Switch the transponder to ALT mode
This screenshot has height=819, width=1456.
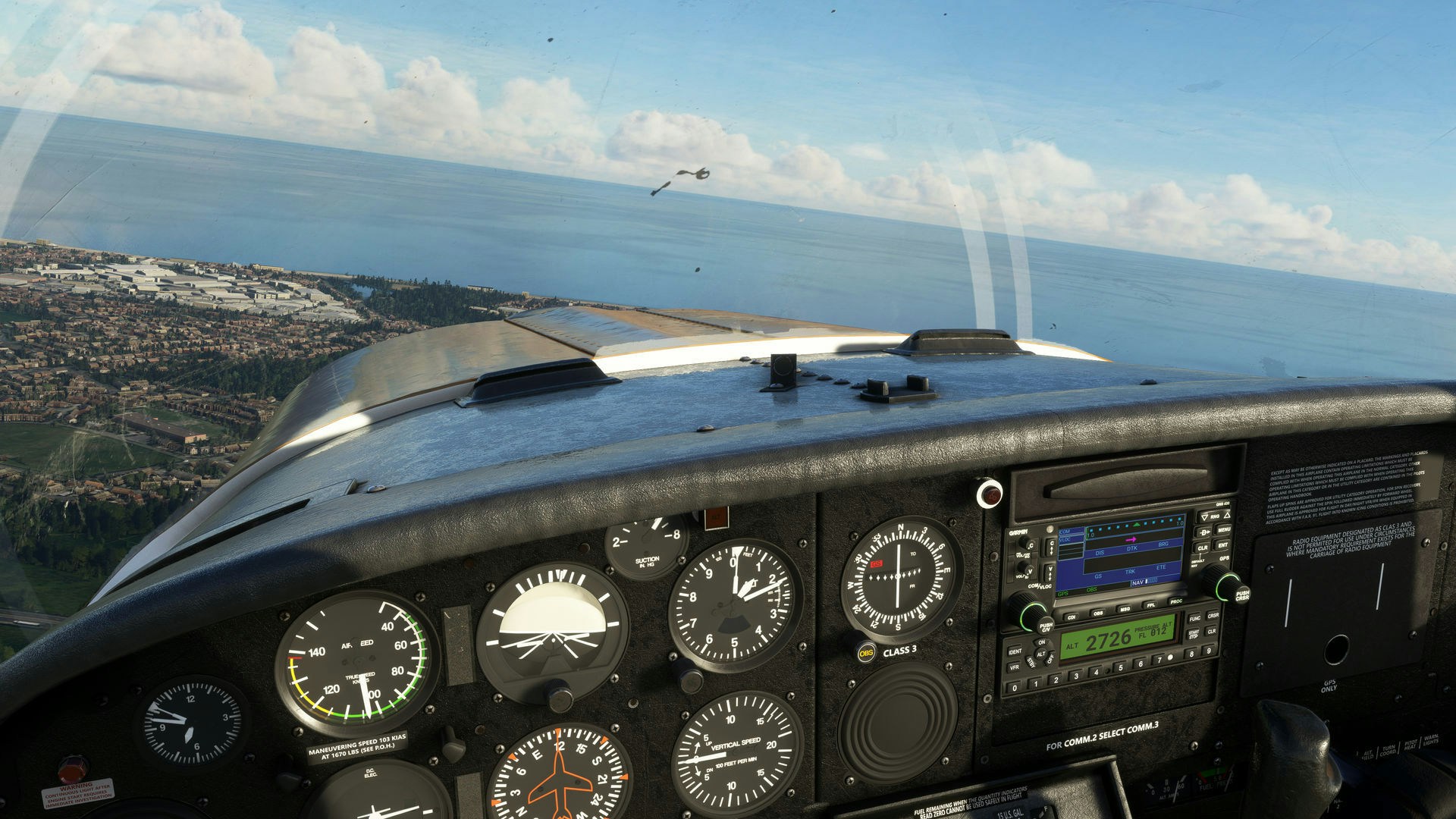[x=1042, y=654]
